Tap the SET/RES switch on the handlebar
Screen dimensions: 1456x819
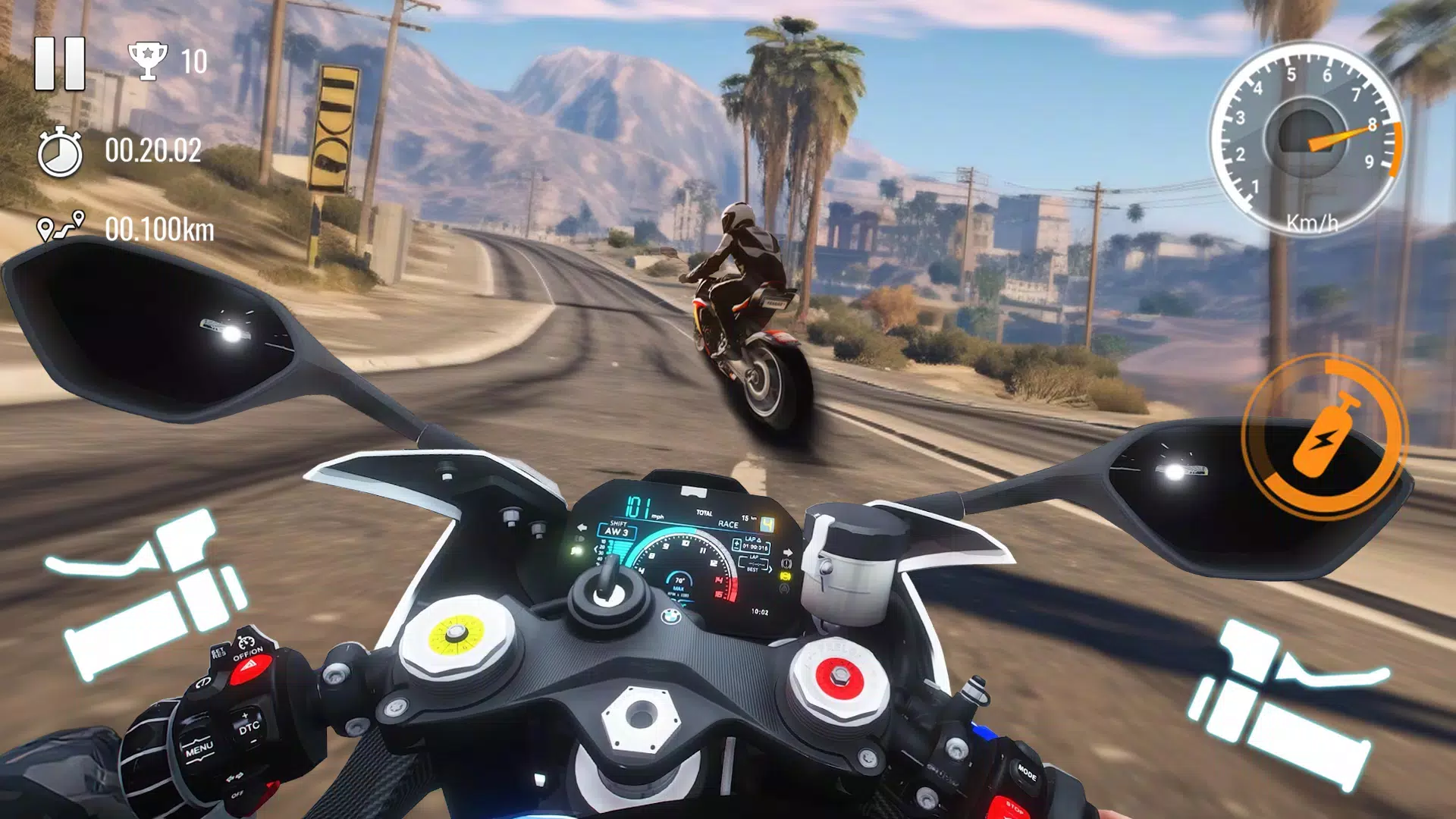[218, 651]
